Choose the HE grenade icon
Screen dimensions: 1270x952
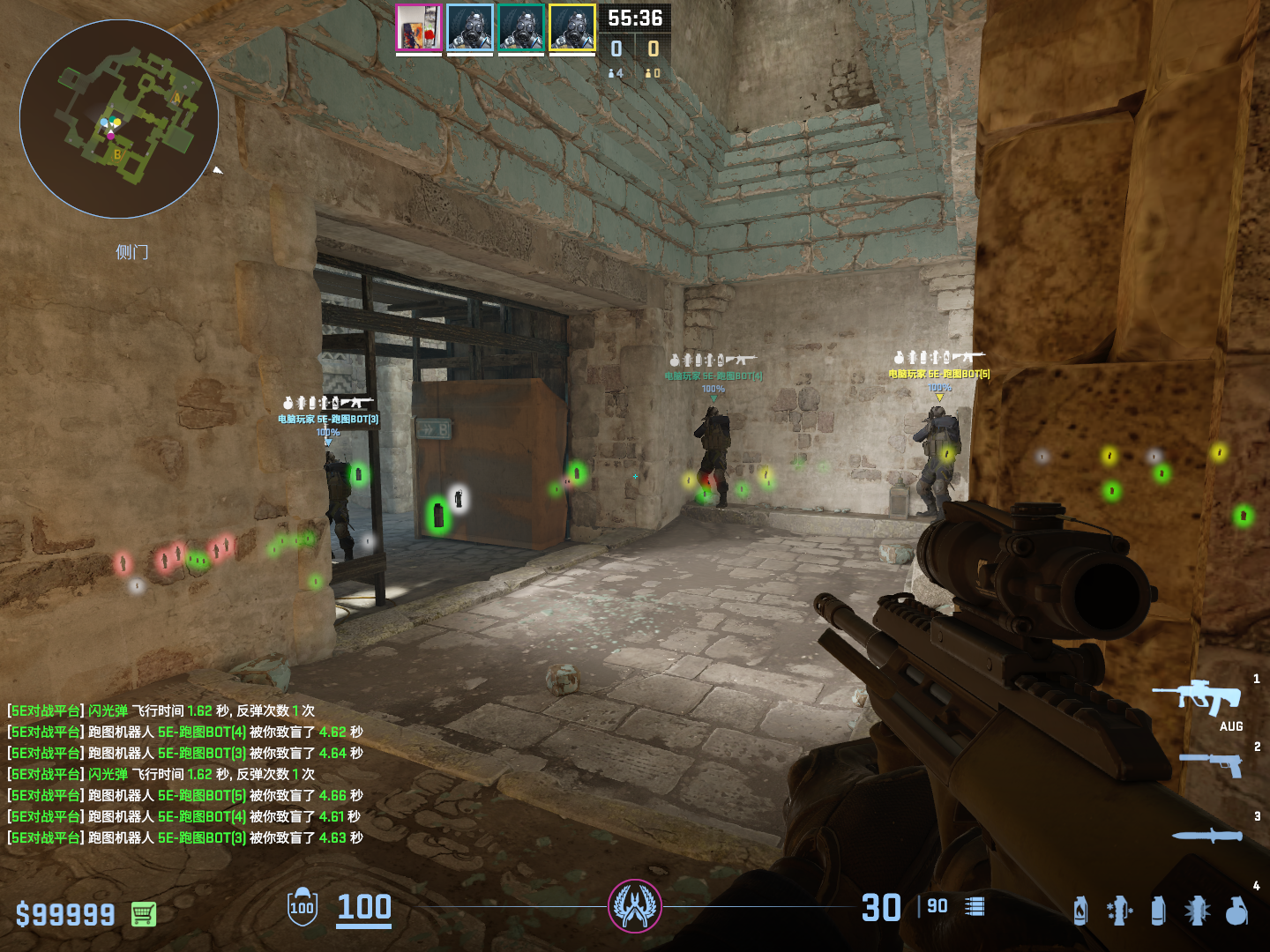click(x=1236, y=911)
